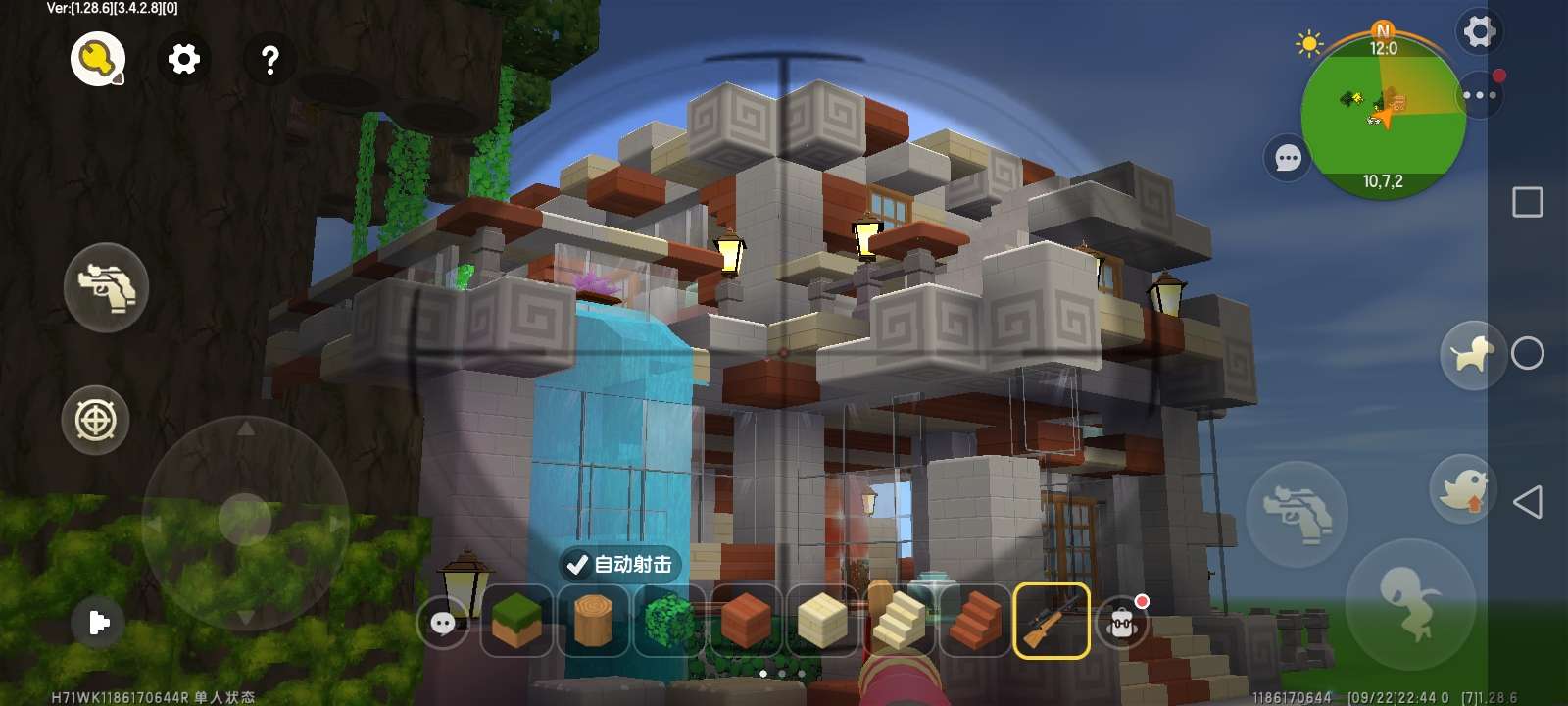Tap the yellow lightbulb hint icon
The image size is (1568, 706).
coord(97,59)
